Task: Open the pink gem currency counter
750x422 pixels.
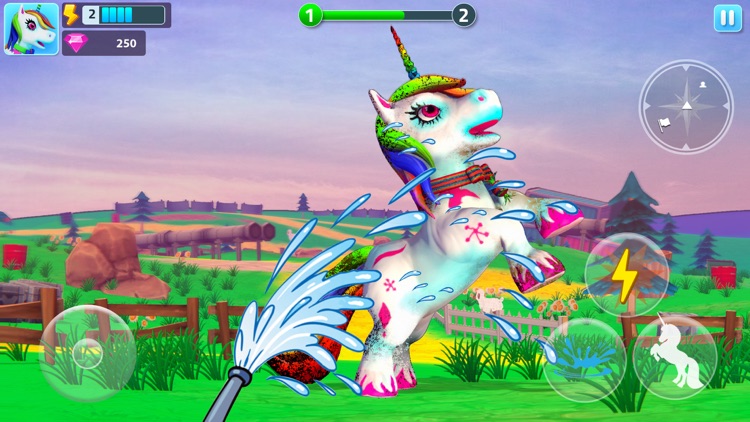Action: pyautogui.click(x=104, y=43)
